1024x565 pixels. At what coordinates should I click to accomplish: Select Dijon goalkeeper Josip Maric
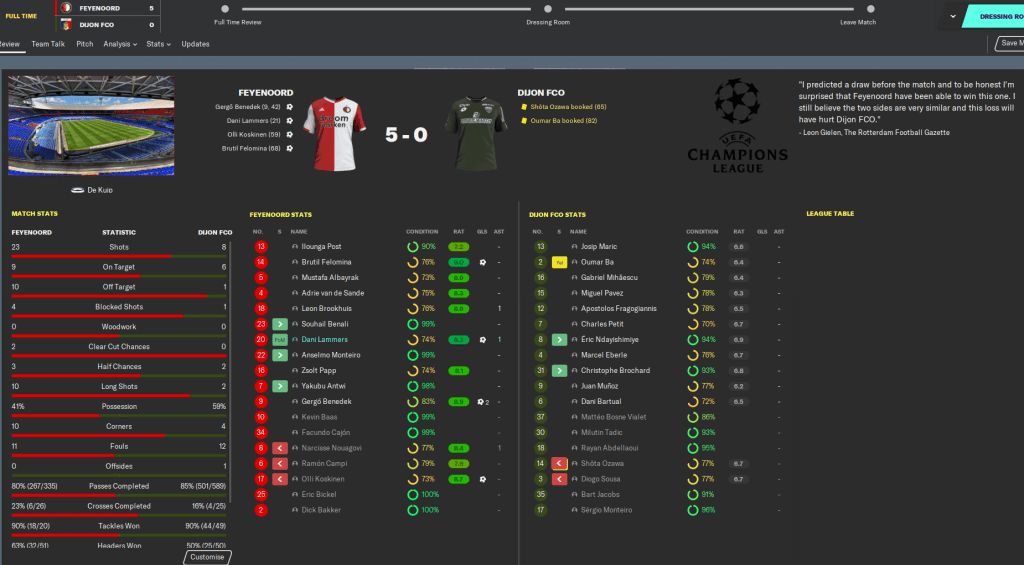coord(599,246)
